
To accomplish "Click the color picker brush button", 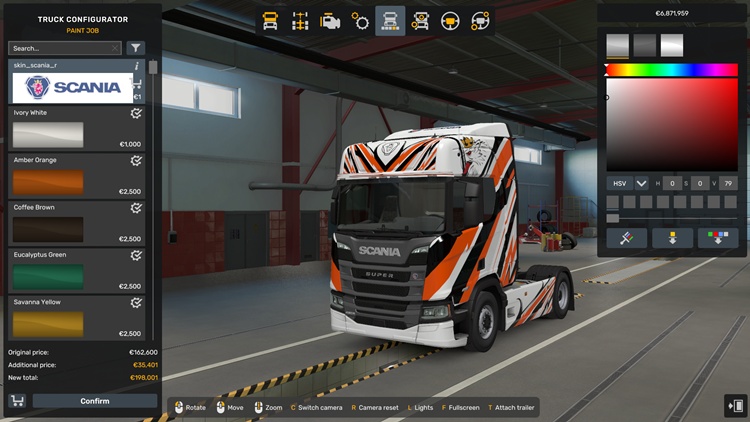I will pyautogui.click(x=626, y=238).
